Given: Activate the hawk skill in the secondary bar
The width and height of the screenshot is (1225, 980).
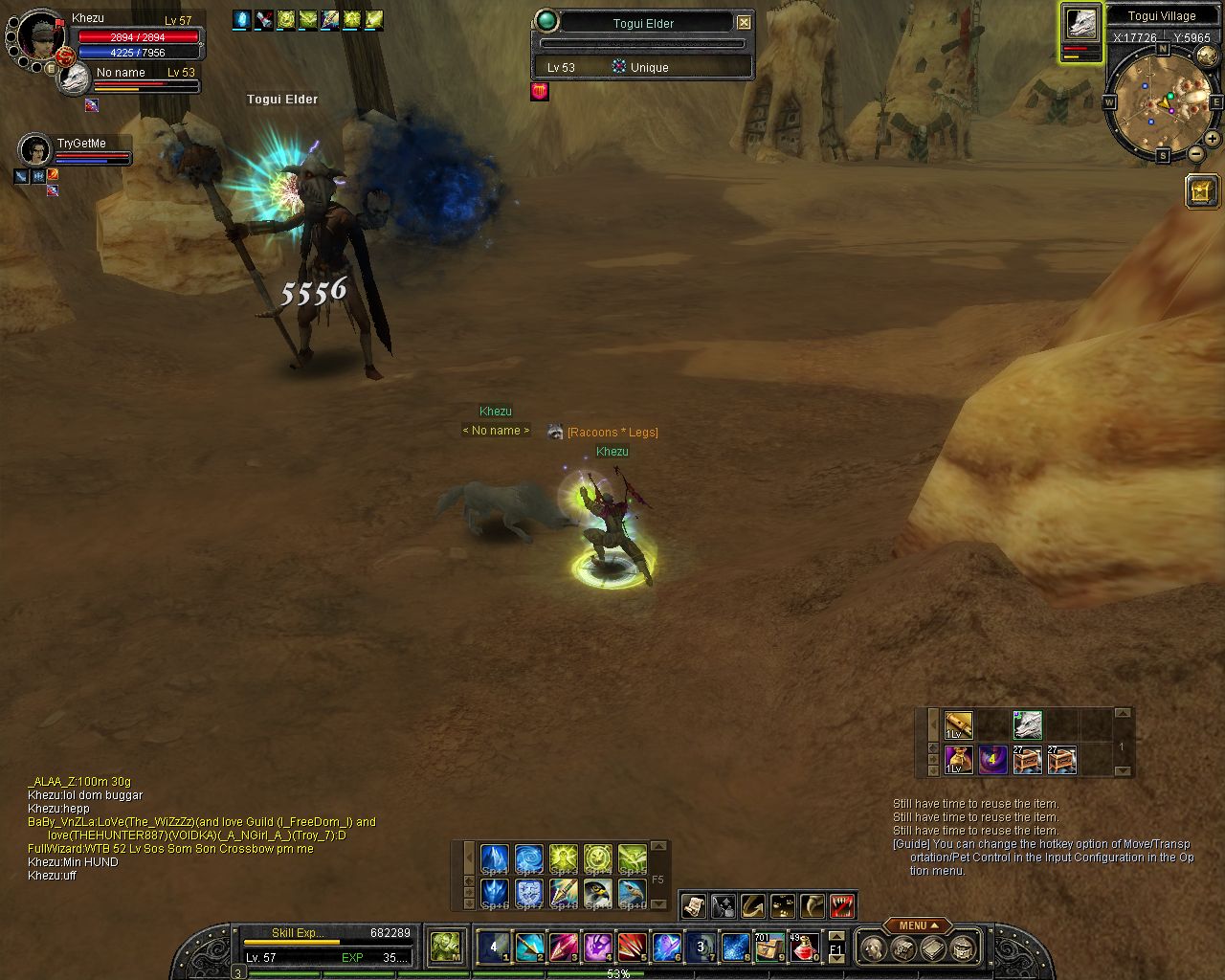Looking at the screenshot, I should 597,894.
